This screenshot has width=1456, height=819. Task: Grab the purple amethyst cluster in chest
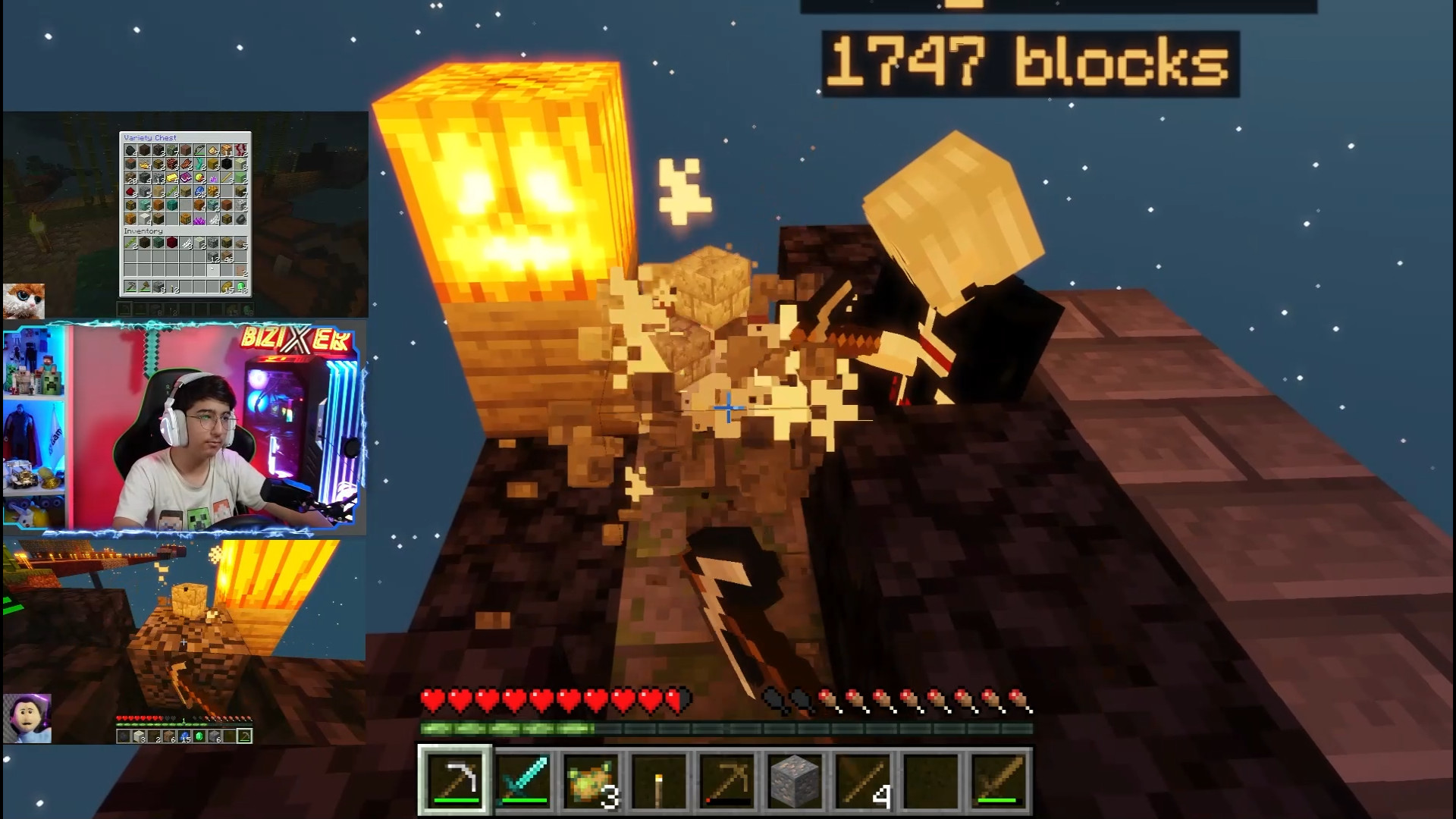200,219
